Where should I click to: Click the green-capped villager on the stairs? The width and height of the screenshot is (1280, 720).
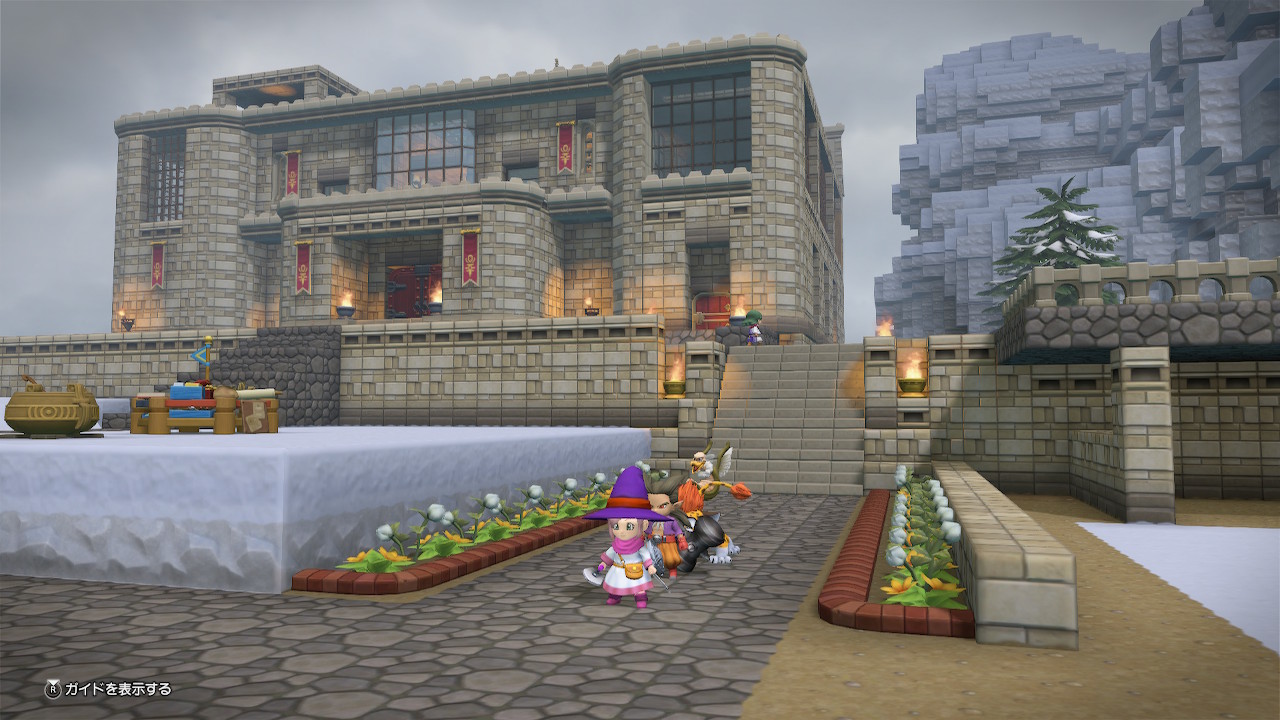pos(752,325)
